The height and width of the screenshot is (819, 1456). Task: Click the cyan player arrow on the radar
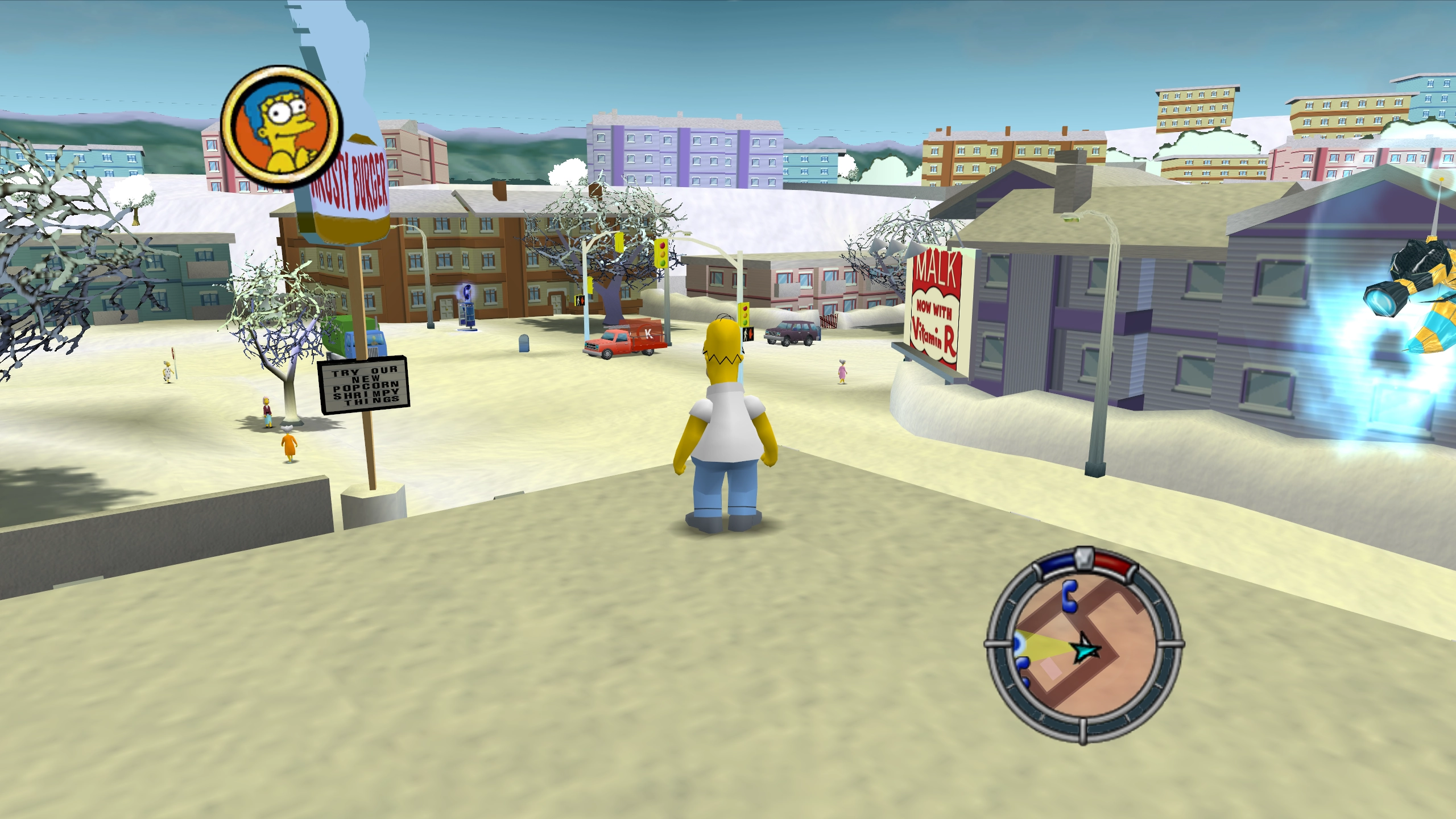click(x=1085, y=648)
